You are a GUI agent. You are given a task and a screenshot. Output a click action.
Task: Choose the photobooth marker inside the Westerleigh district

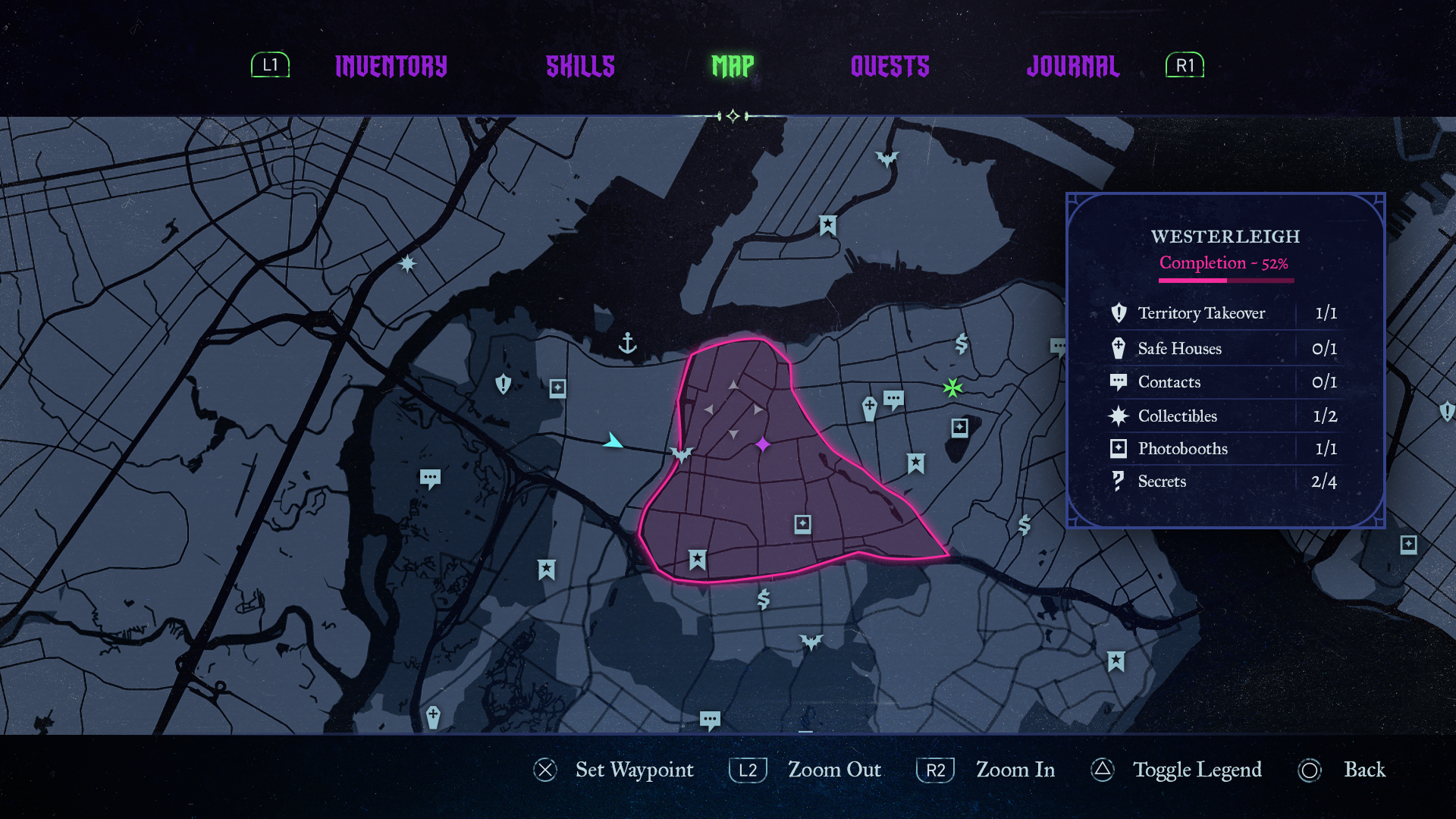point(803,524)
